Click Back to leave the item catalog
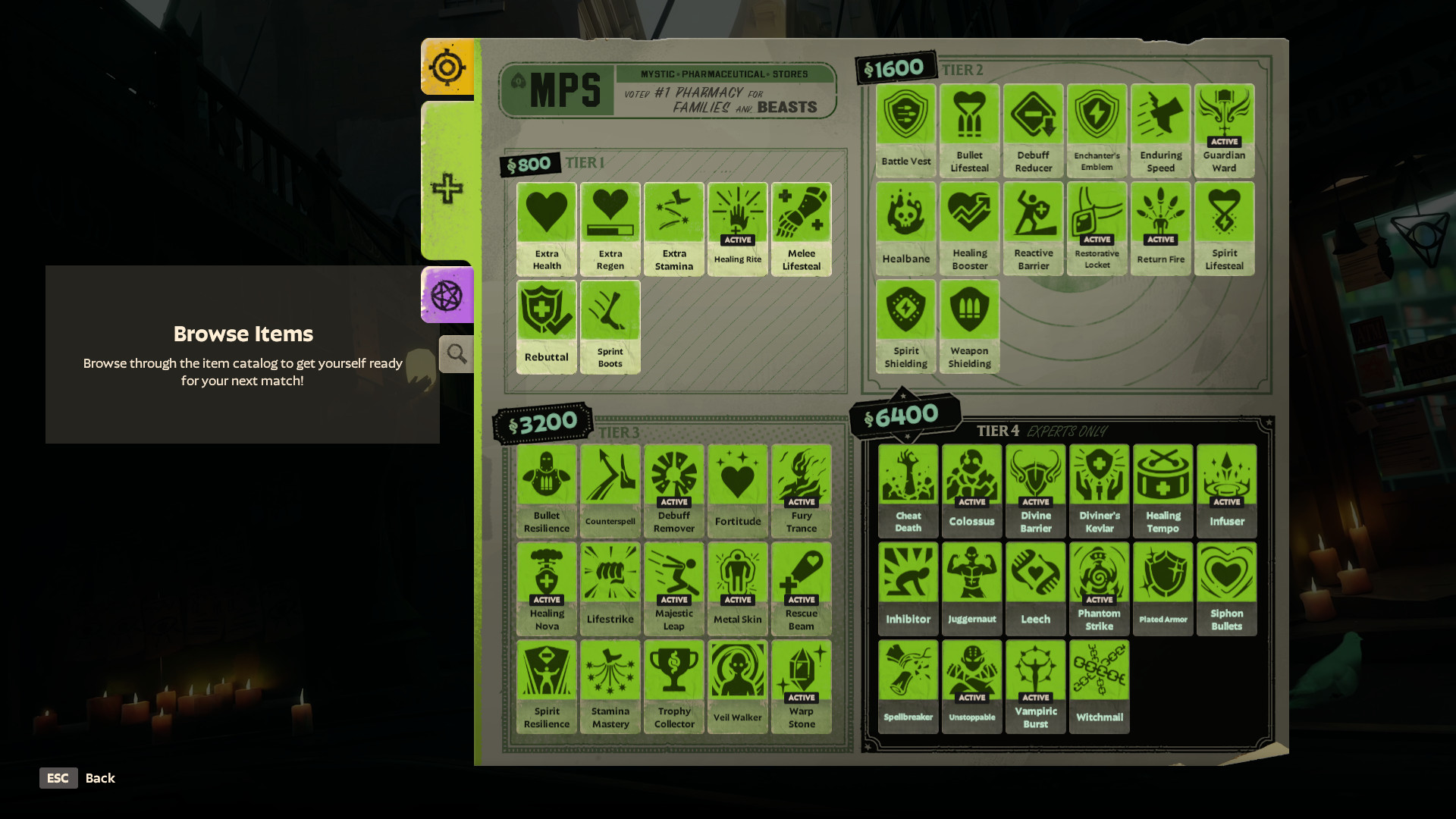The width and height of the screenshot is (1456, 819). tap(78, 777)
